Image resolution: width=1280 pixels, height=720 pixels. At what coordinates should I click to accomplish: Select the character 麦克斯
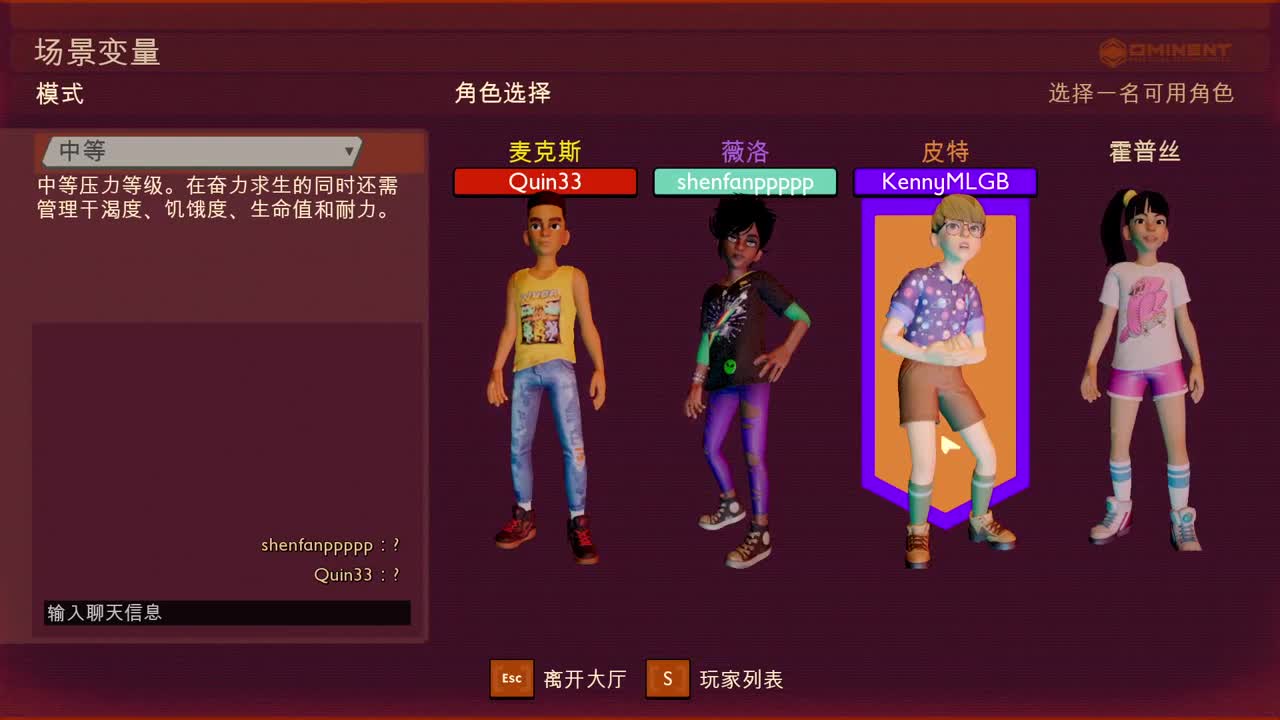pyautogui.click(x=545, y=370)
